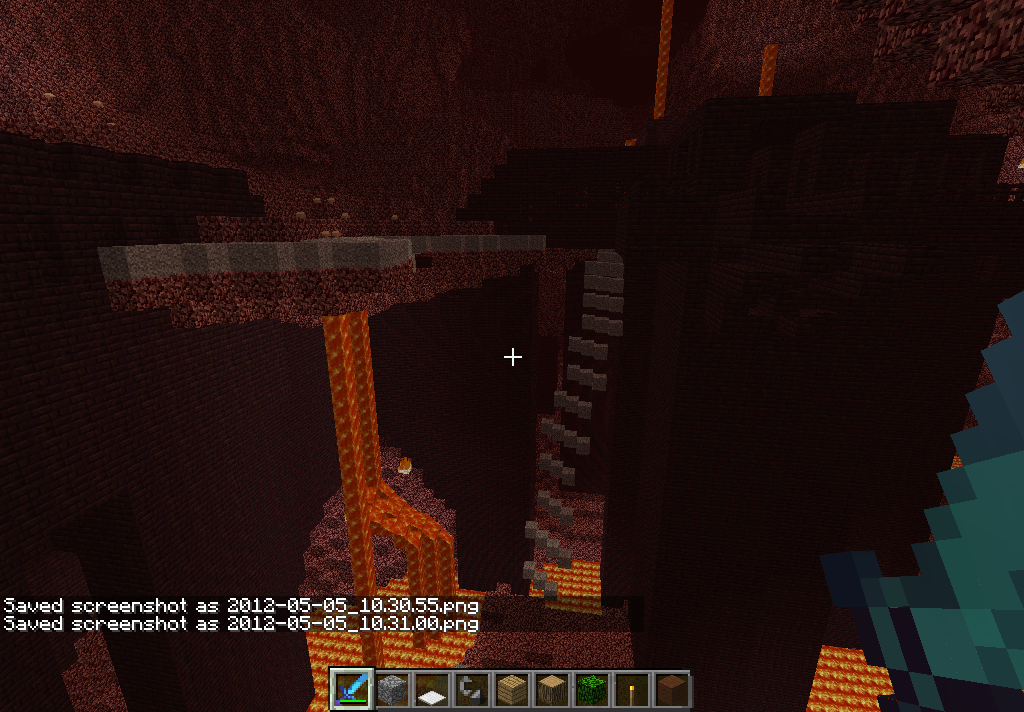Switch to the wooden planks slot
Screen dimensions: 1024x712
tap(511, 690)
